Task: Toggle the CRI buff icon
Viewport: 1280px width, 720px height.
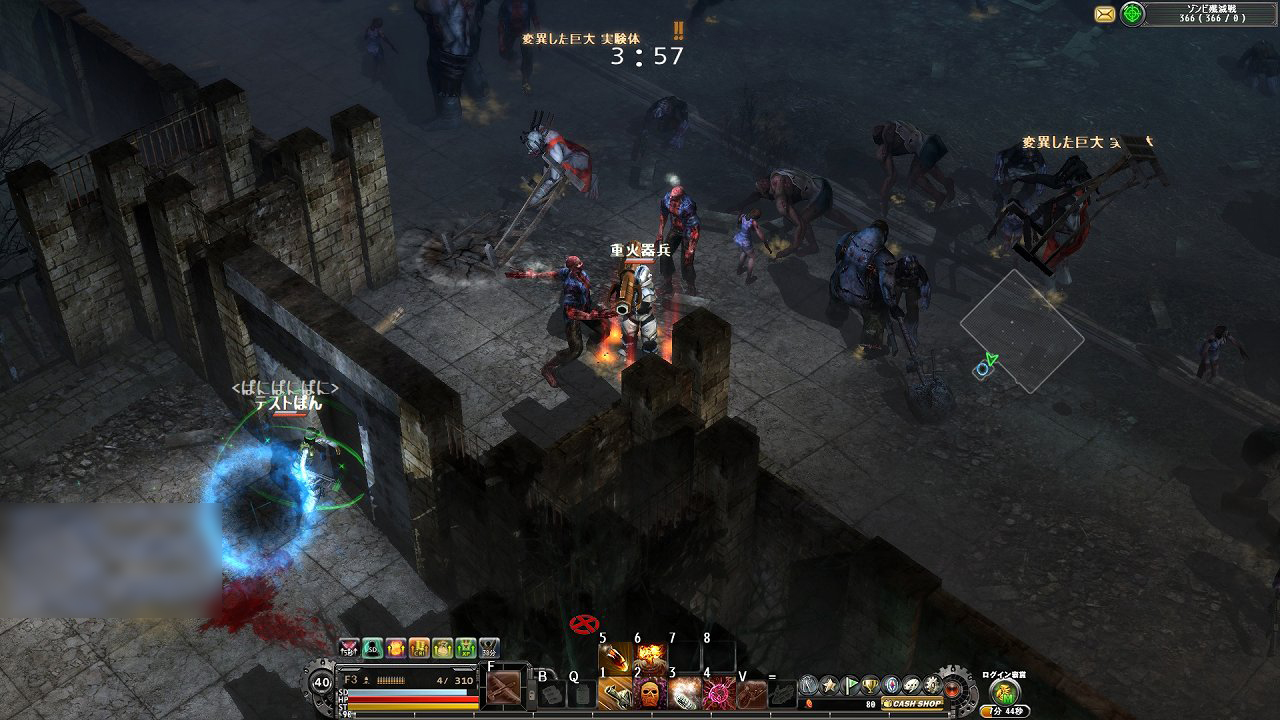Action: pyautogui.click(x=420, y=648)
